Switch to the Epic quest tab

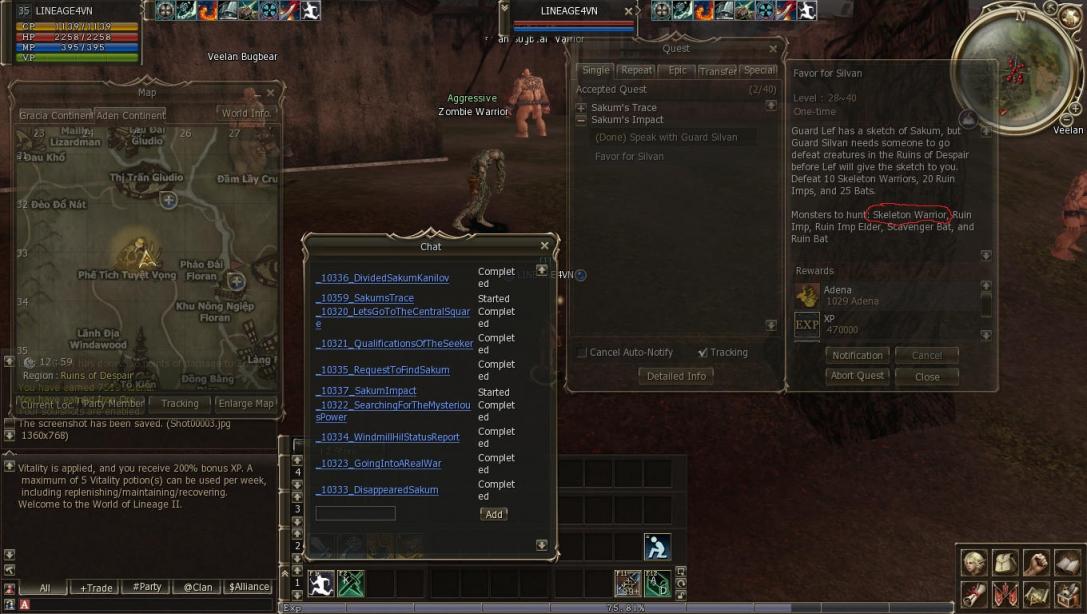[677, 71]
